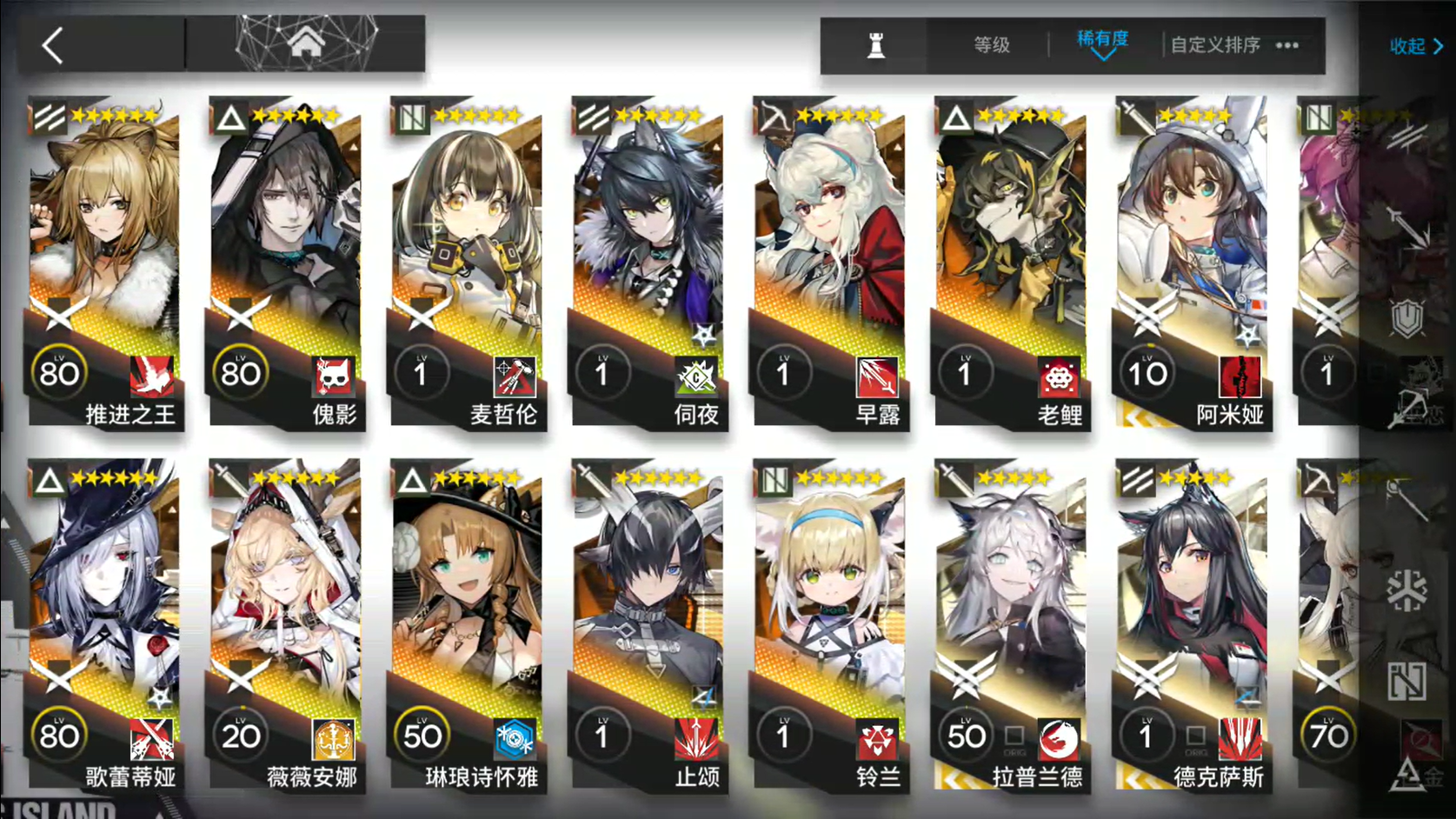Select the 铃兰 operator thumbnail
This screenshot has height=819, width=1456.
tap(828, 609)
